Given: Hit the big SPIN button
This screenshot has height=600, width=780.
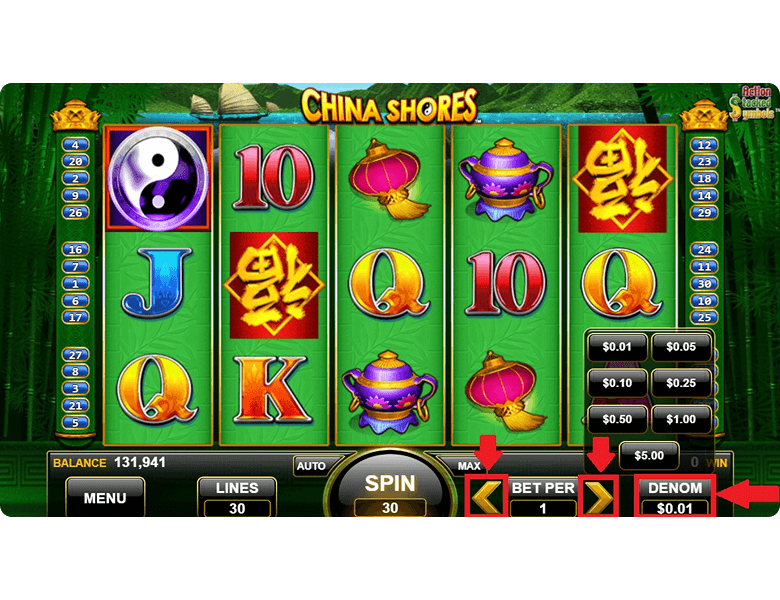Looking at the screenshot, I should [390, 492].
